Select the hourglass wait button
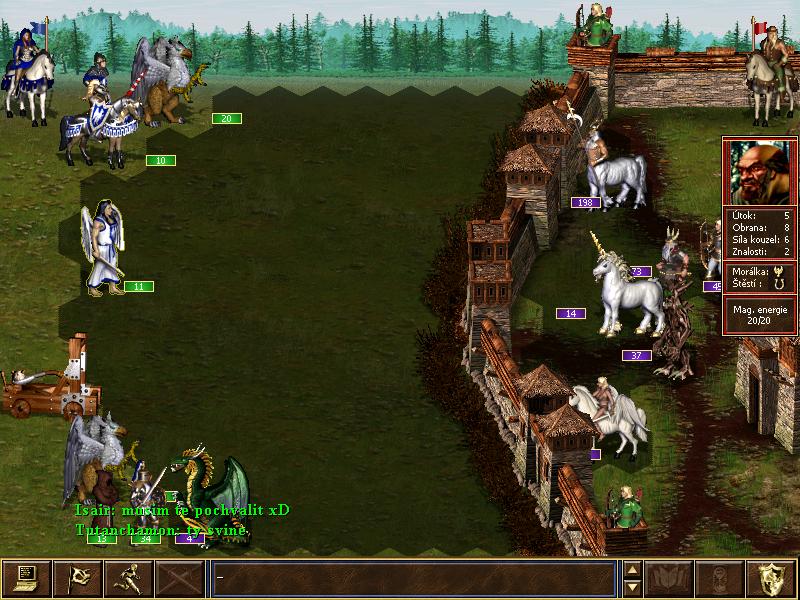800x600 pixels. 721,578
